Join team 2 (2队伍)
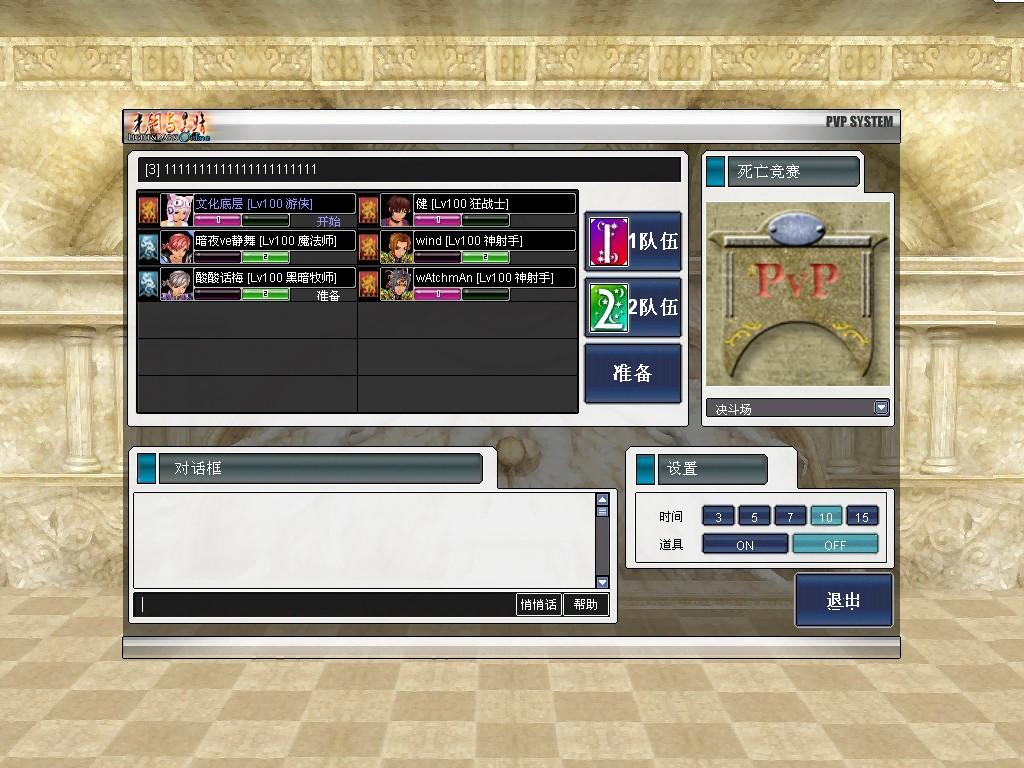This screenshot has height=768, width=1024. tap(633, 307)
